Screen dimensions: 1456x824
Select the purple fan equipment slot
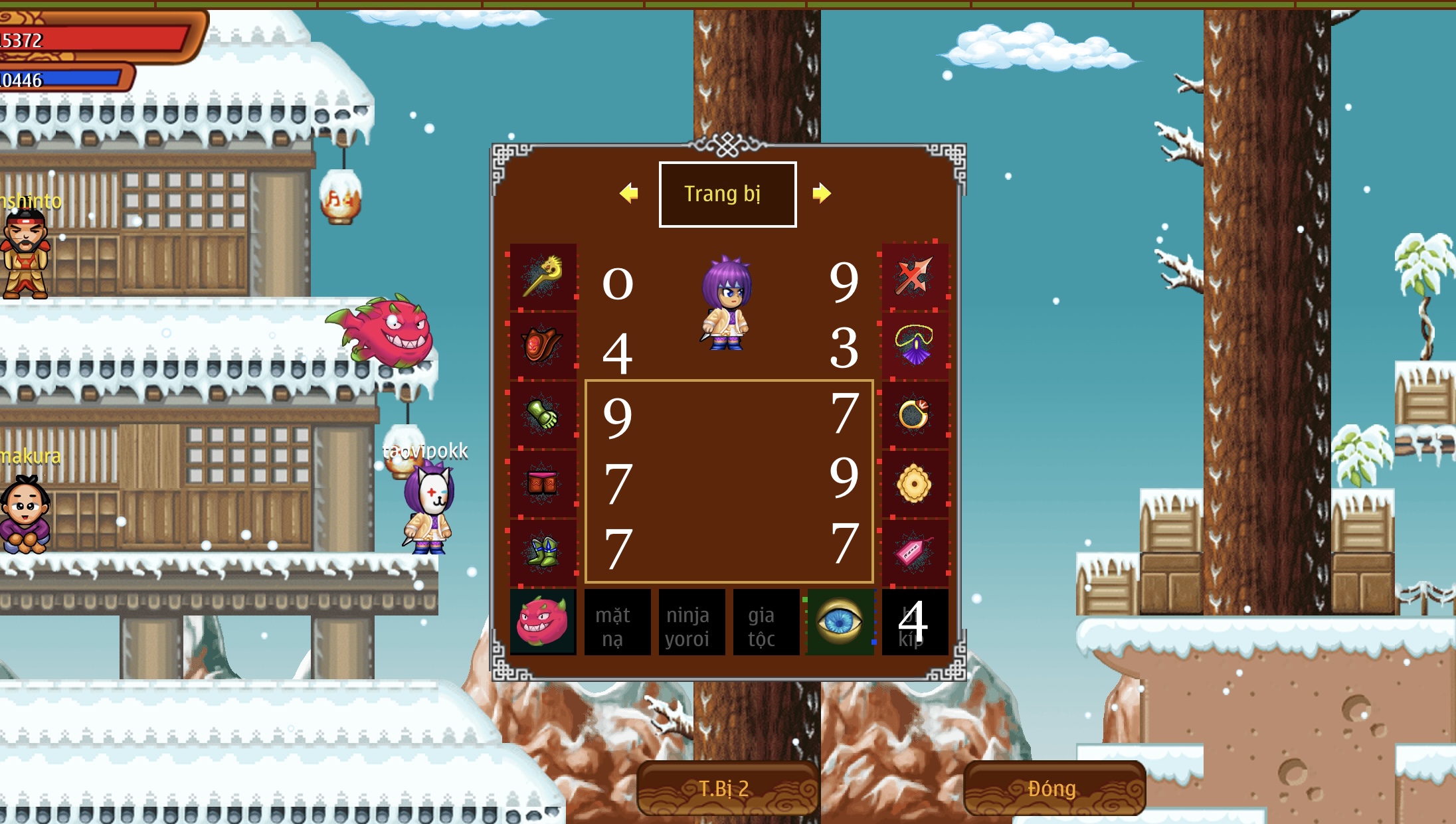tap(915, 345)
